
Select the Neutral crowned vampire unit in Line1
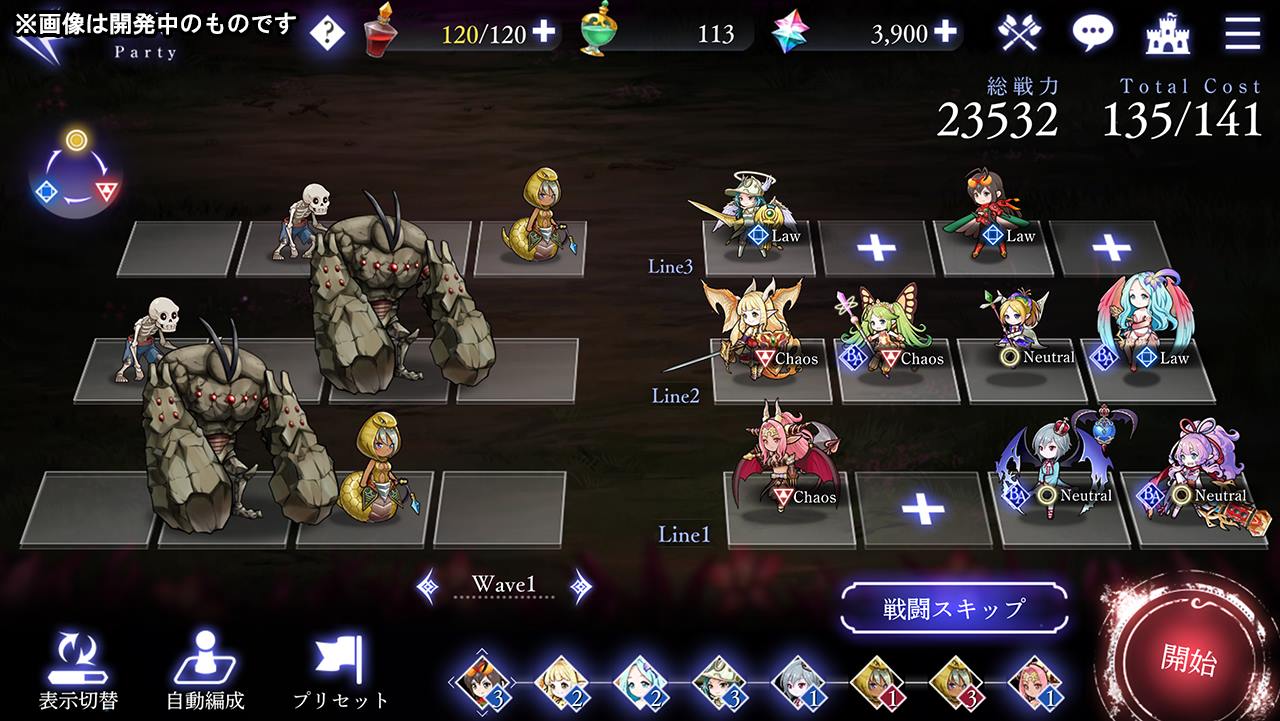pyautogui.click(x=1057, y=465)
